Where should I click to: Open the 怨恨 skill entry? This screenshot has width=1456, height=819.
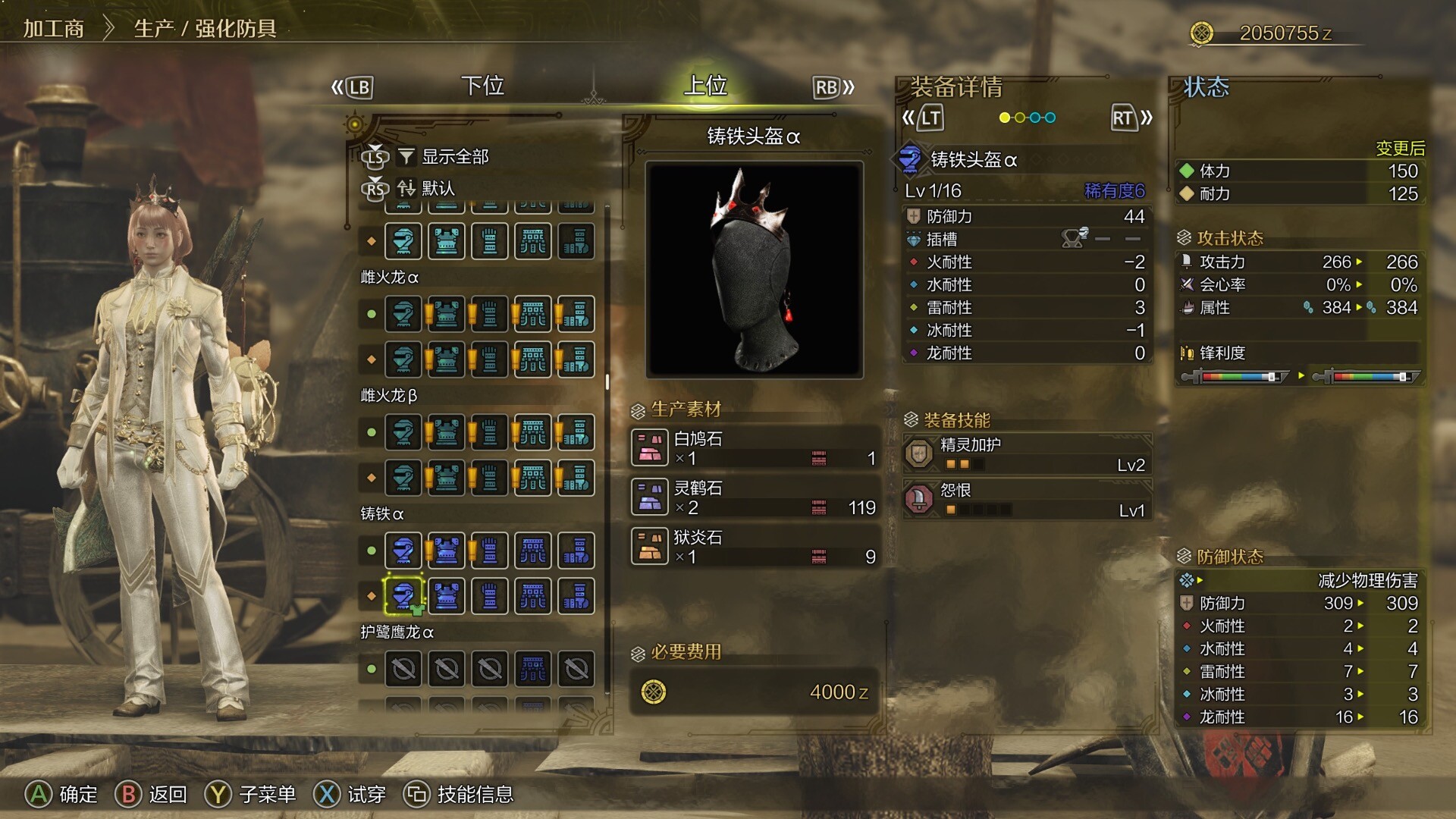[x=1028, y=500]
